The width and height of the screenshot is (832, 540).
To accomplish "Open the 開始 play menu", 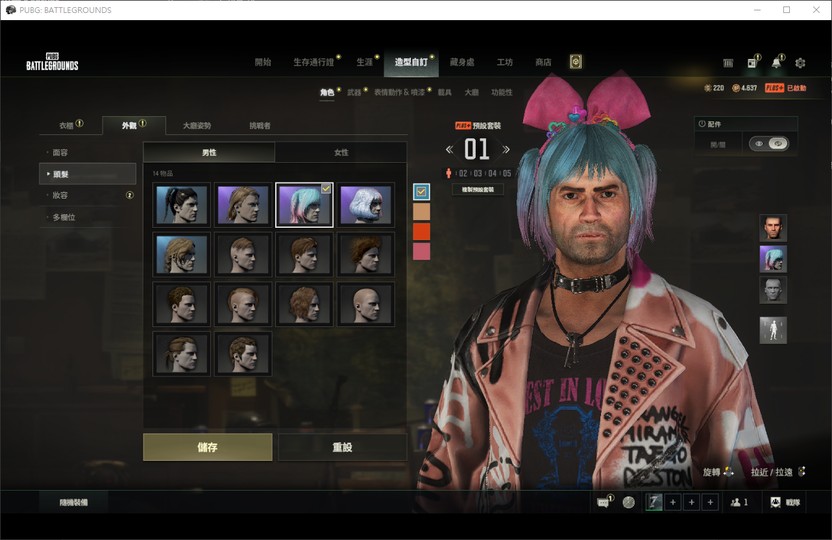I will point(263,62).
